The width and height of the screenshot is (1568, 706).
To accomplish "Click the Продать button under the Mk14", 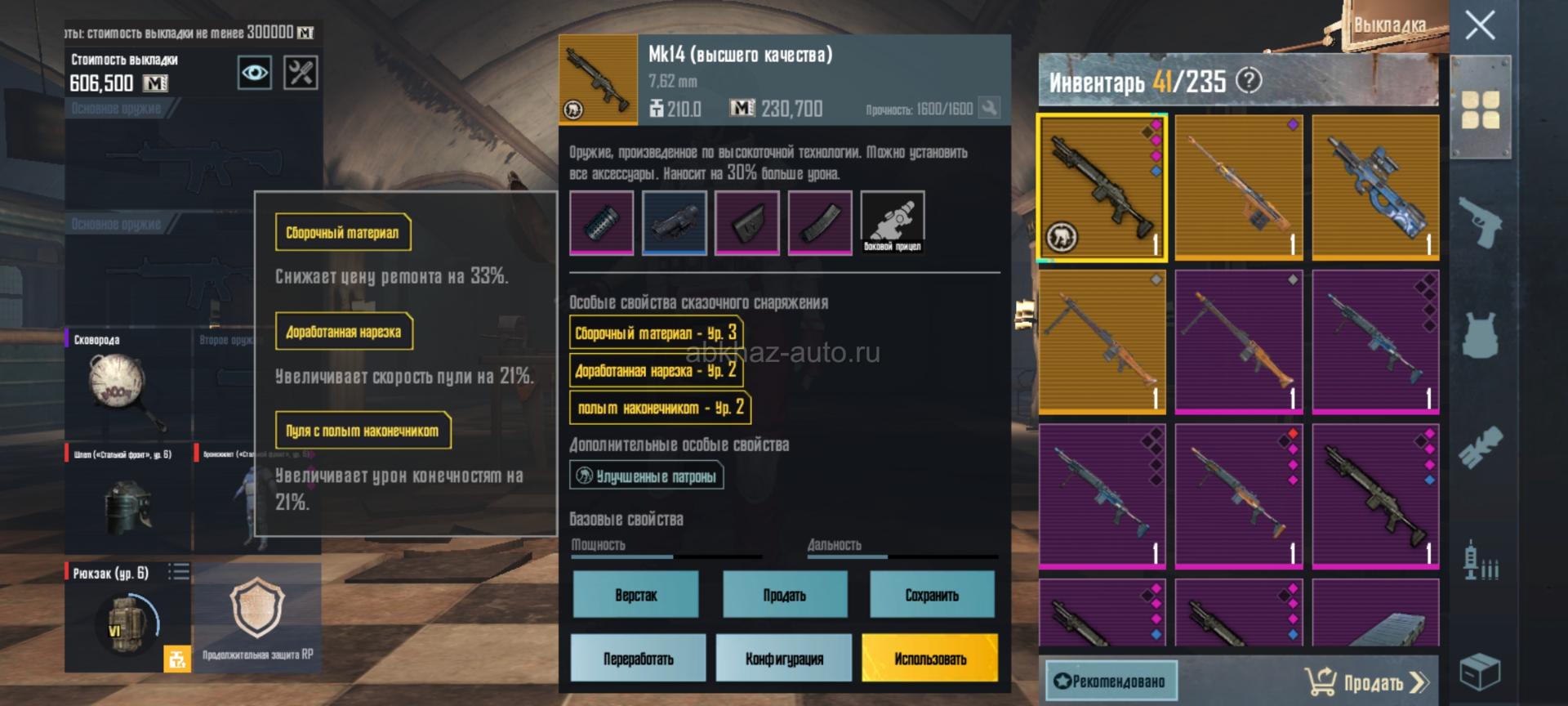I will 784,595.
